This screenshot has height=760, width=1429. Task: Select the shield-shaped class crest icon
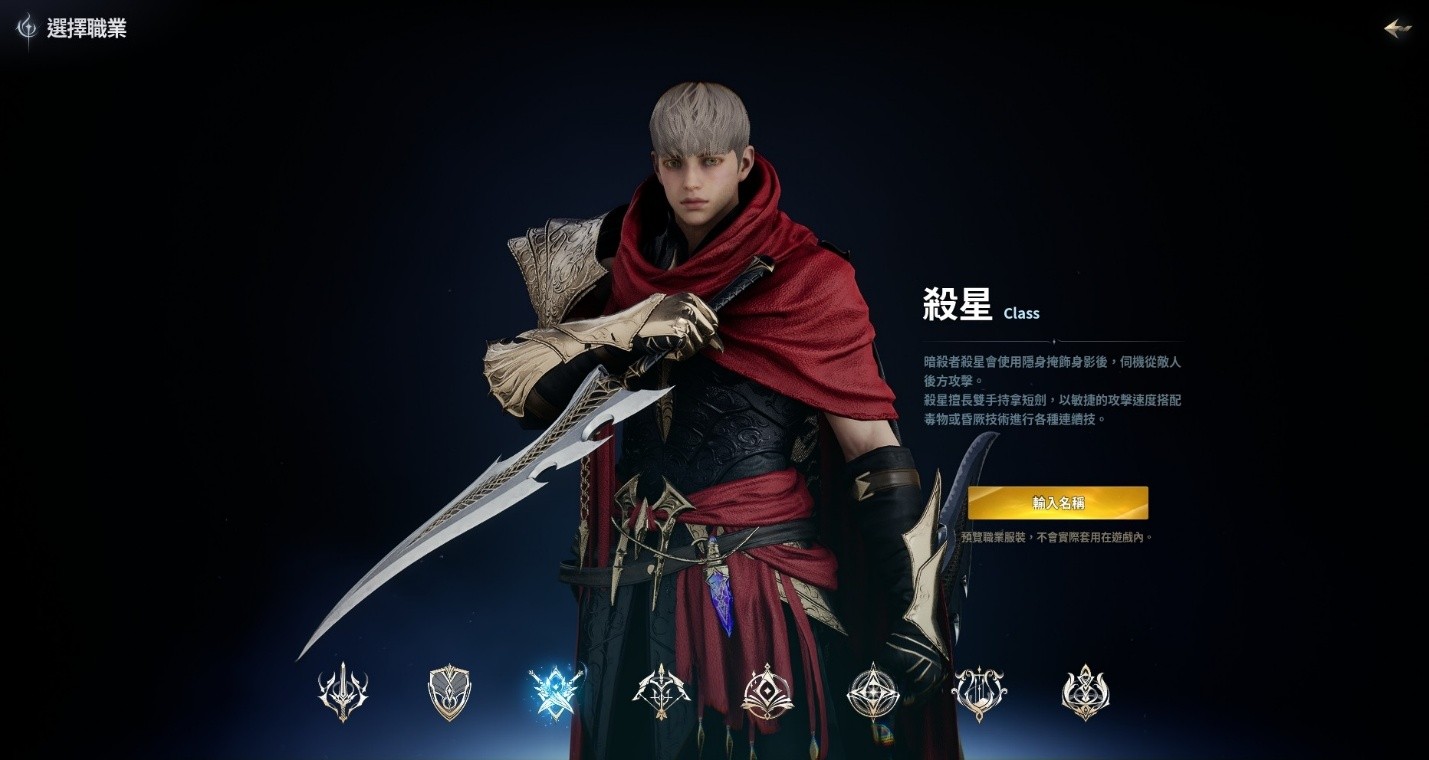(x=451, y=690)
